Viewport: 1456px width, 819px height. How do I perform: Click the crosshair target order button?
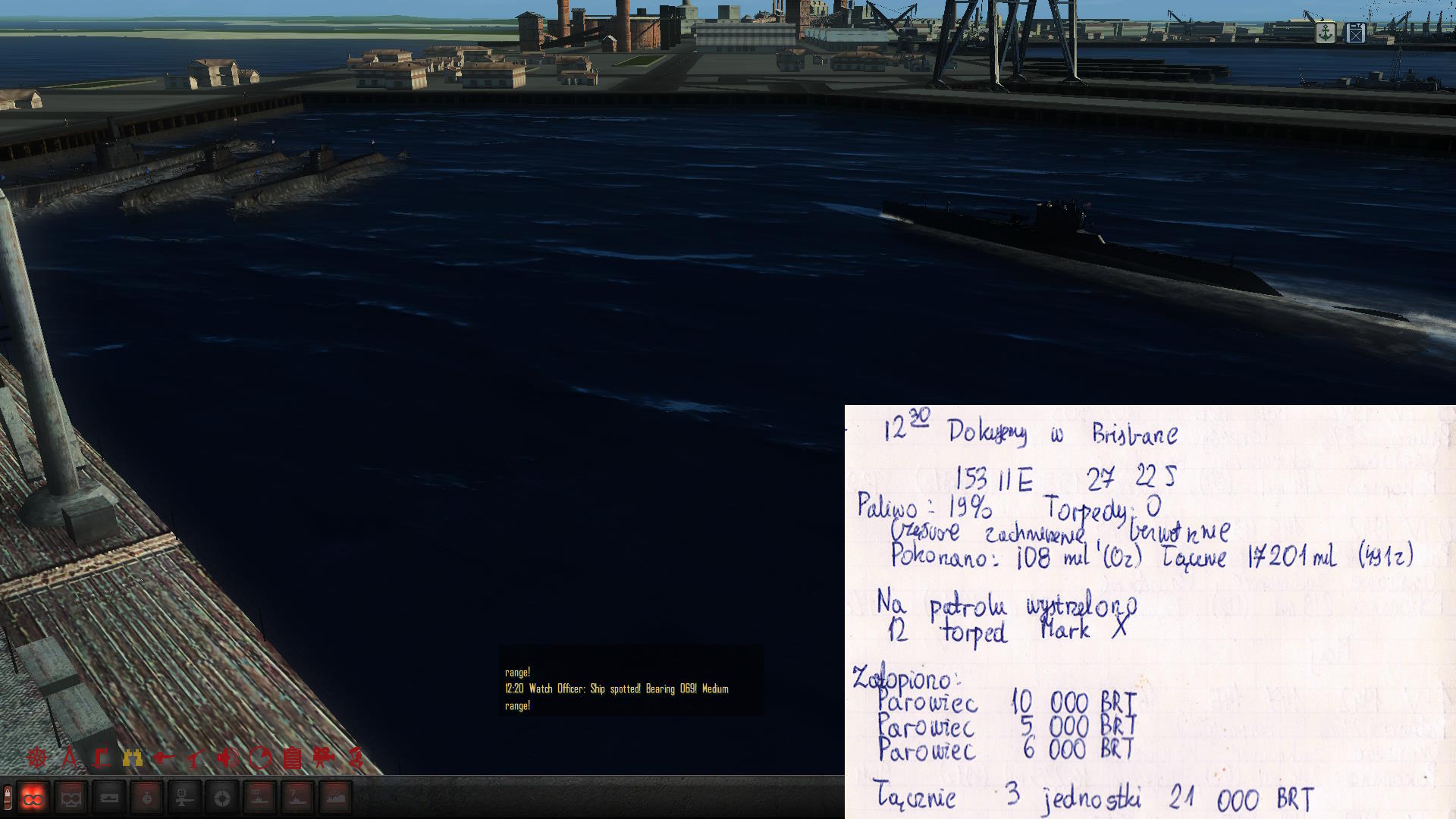[x=222, y=798]
